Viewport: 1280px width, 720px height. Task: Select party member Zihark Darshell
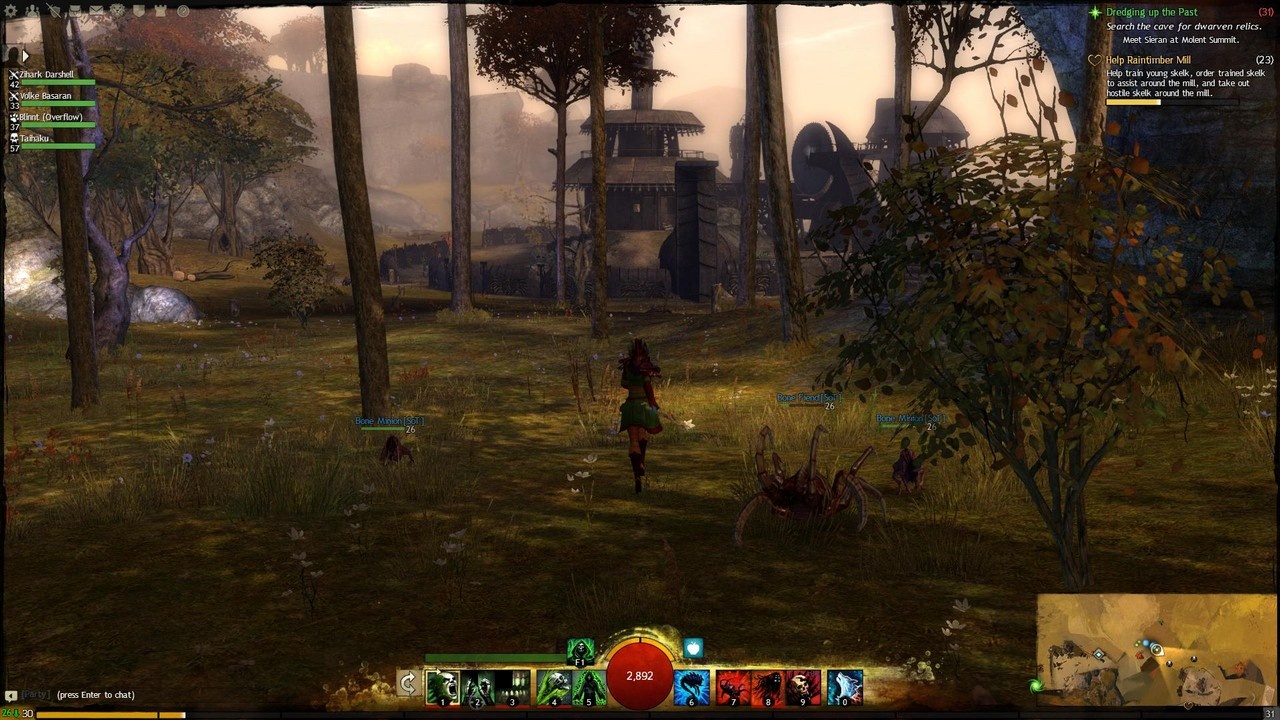point(47,75)
